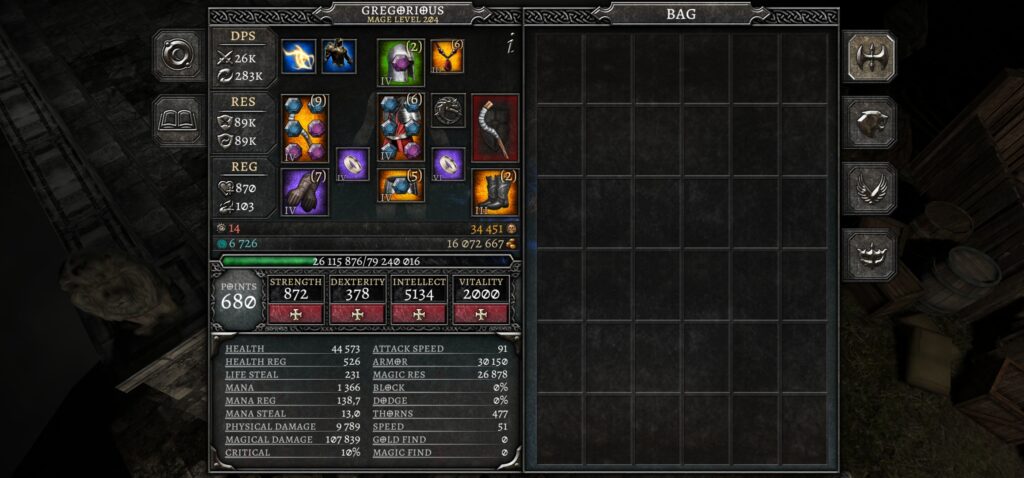
Task: Add a point to Intellect
Action: coord(419,313)
